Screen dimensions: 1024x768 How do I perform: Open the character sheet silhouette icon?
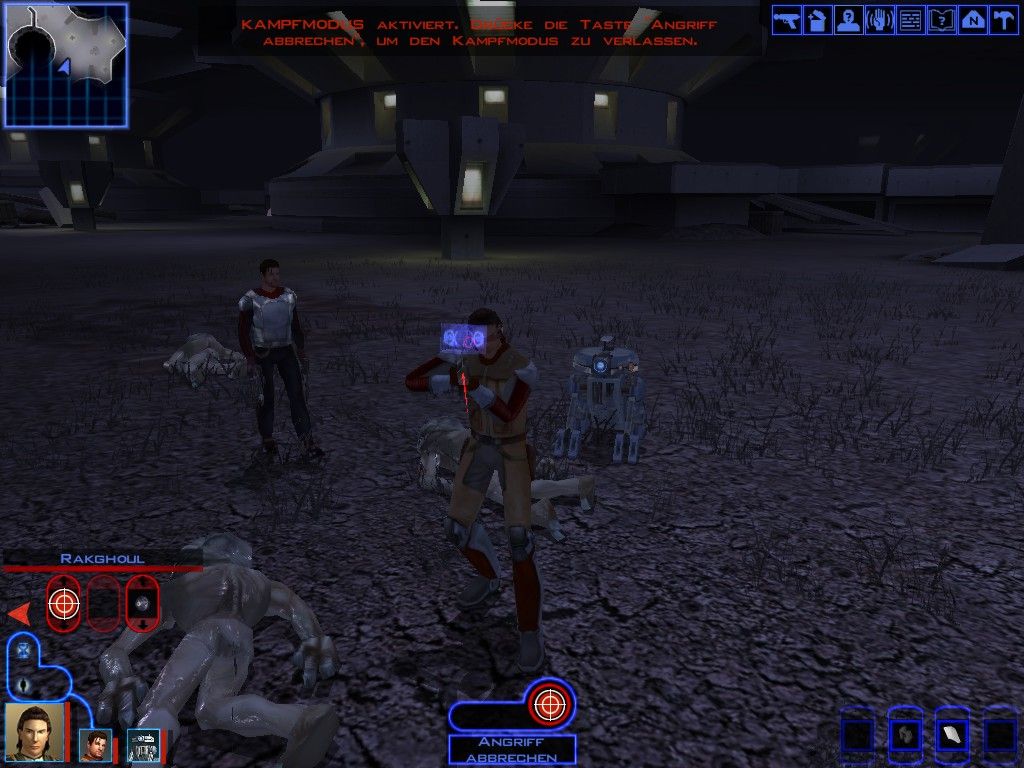point(849,20)
